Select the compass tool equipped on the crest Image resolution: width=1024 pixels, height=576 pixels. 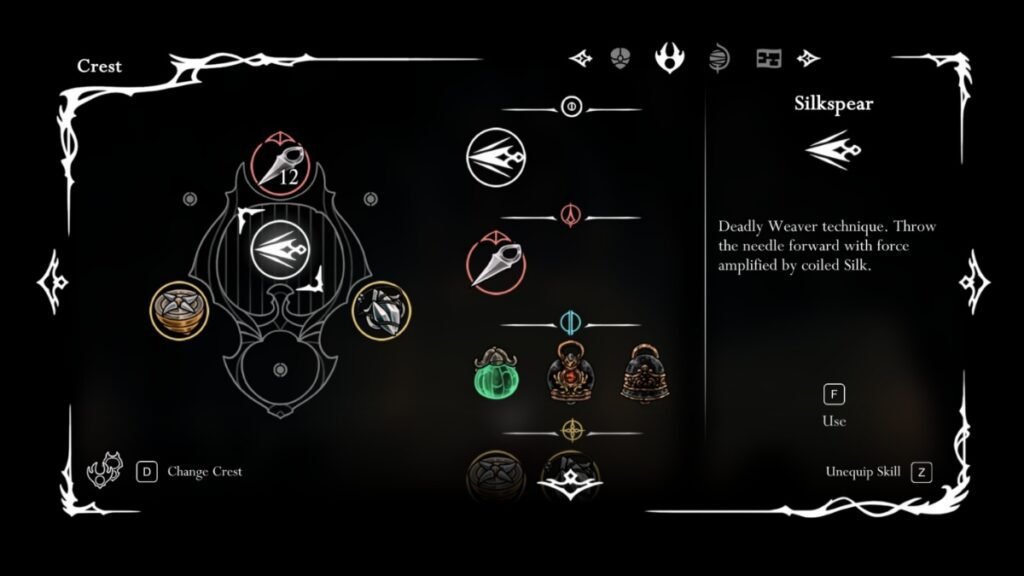pos(178,309)
